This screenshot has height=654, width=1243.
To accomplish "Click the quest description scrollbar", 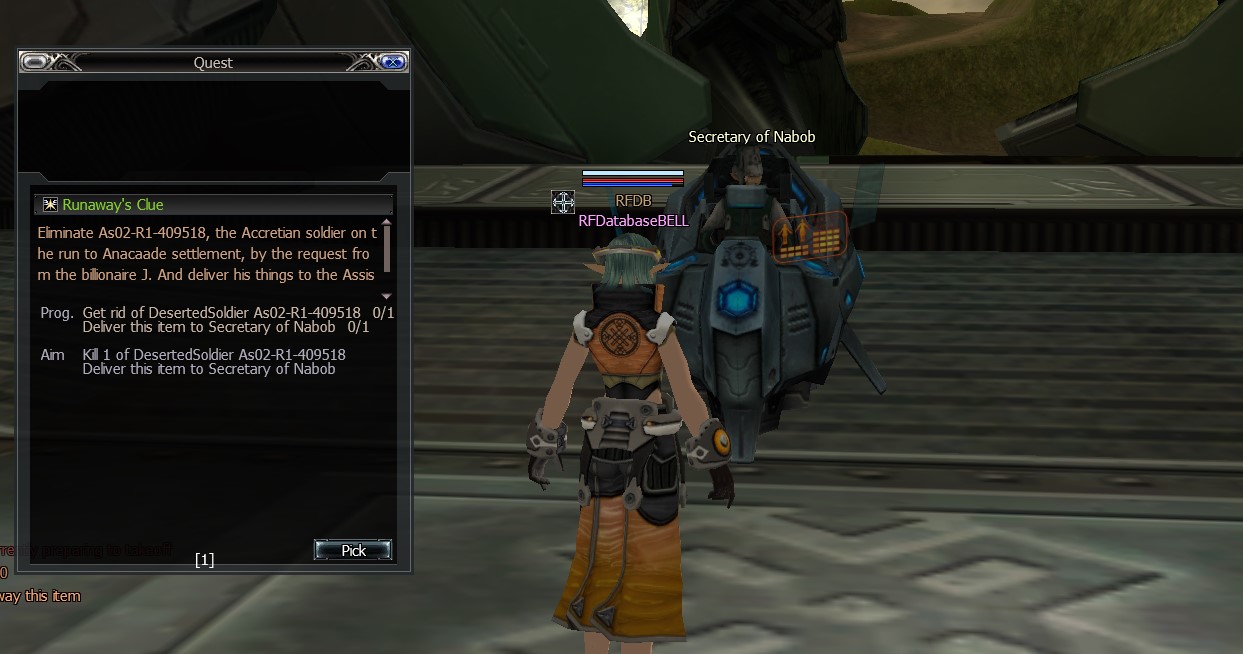I will [387, 241].
